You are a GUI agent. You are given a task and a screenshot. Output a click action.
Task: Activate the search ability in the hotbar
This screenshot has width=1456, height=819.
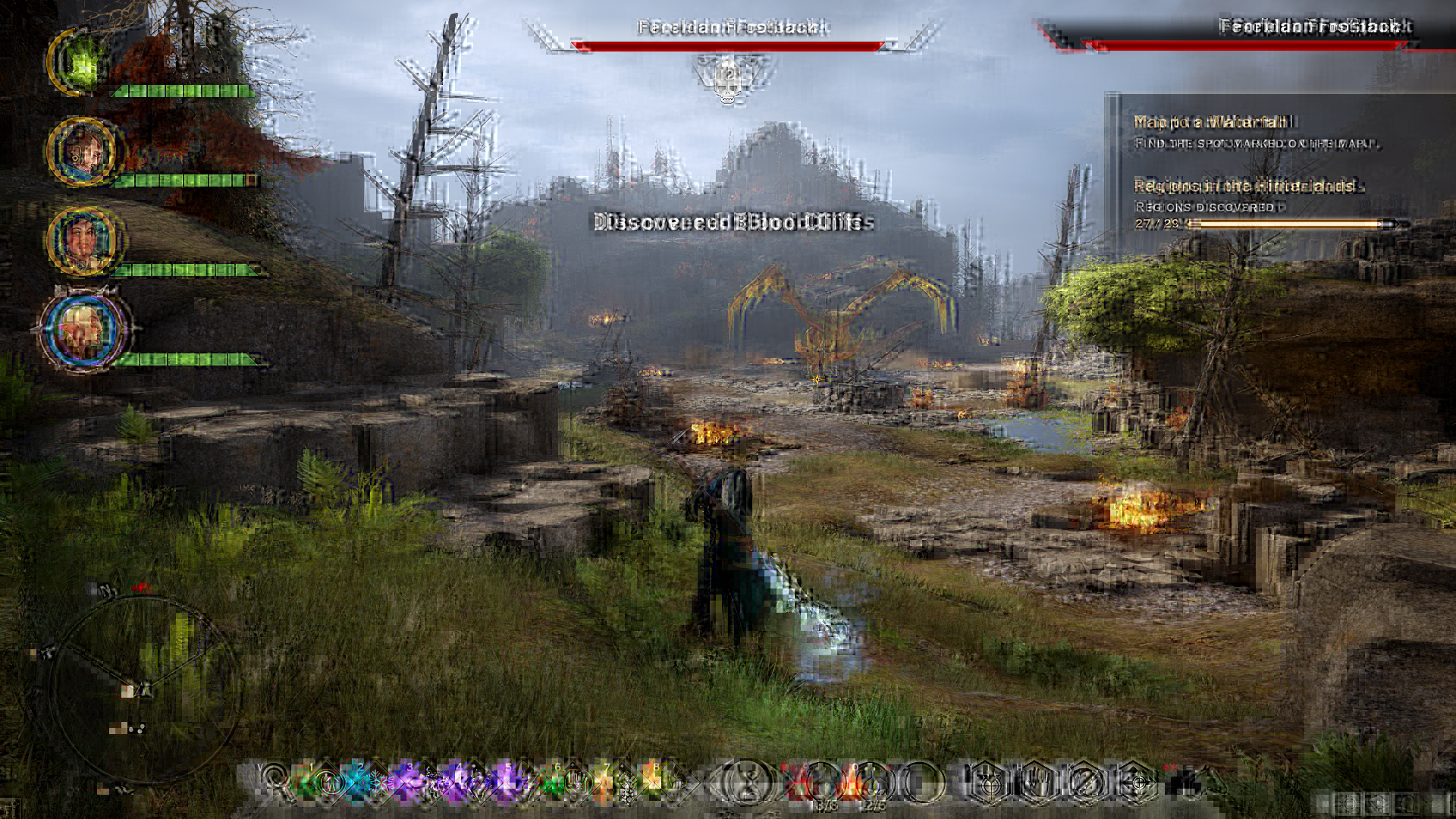tap(274, 781)
